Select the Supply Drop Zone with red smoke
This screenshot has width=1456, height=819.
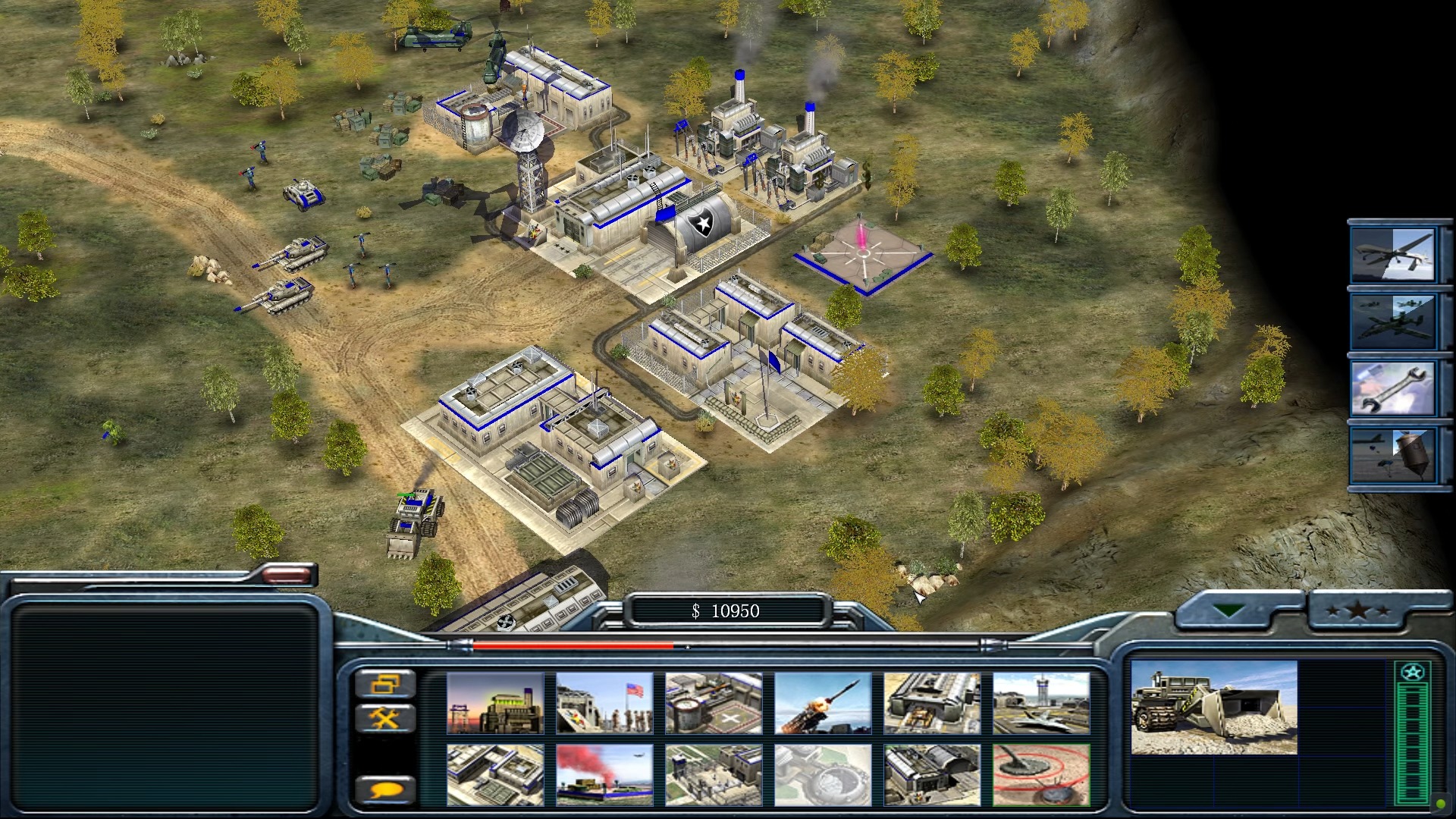coord(604,774)
